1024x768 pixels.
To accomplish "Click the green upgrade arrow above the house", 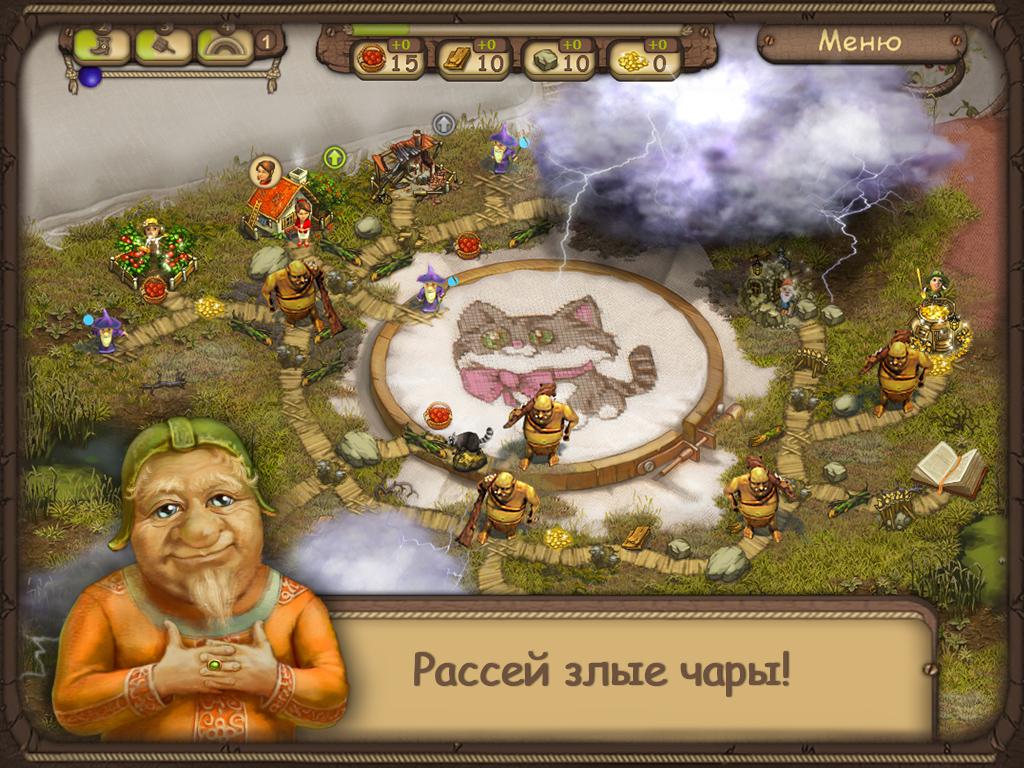I will click(333, 157).
